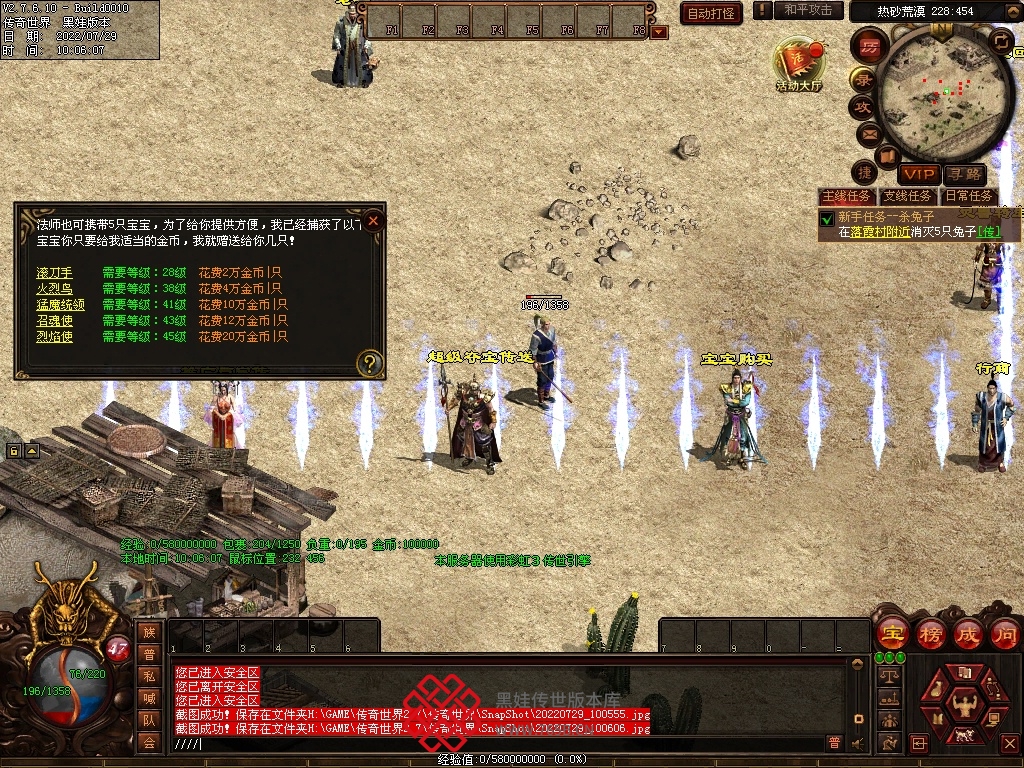Screen dimensions: 1024x768
Task: Toggle 自动打怪 auto-fight button
Action: [711, 13]
